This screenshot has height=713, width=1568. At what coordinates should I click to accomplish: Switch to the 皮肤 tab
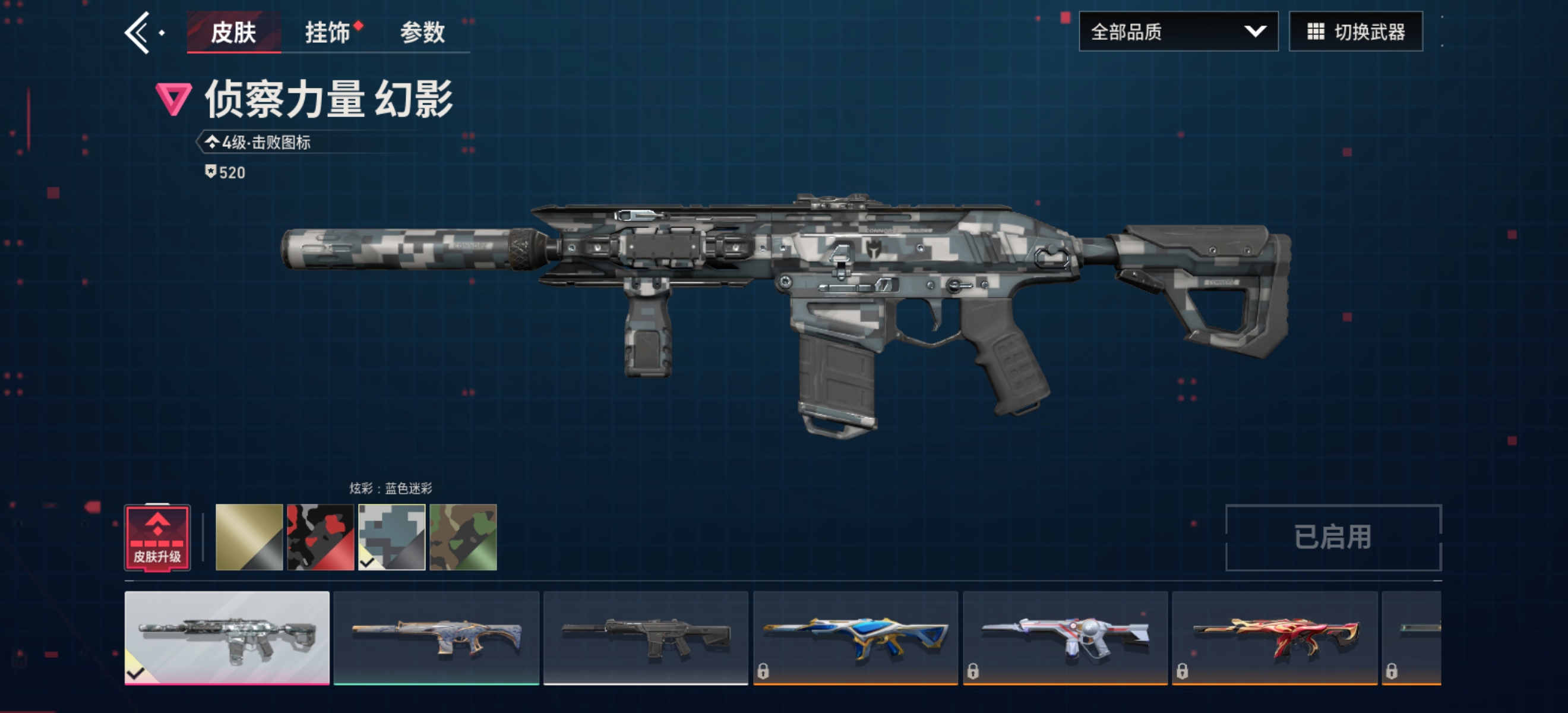pyautogui.click(x=233, y=32)
